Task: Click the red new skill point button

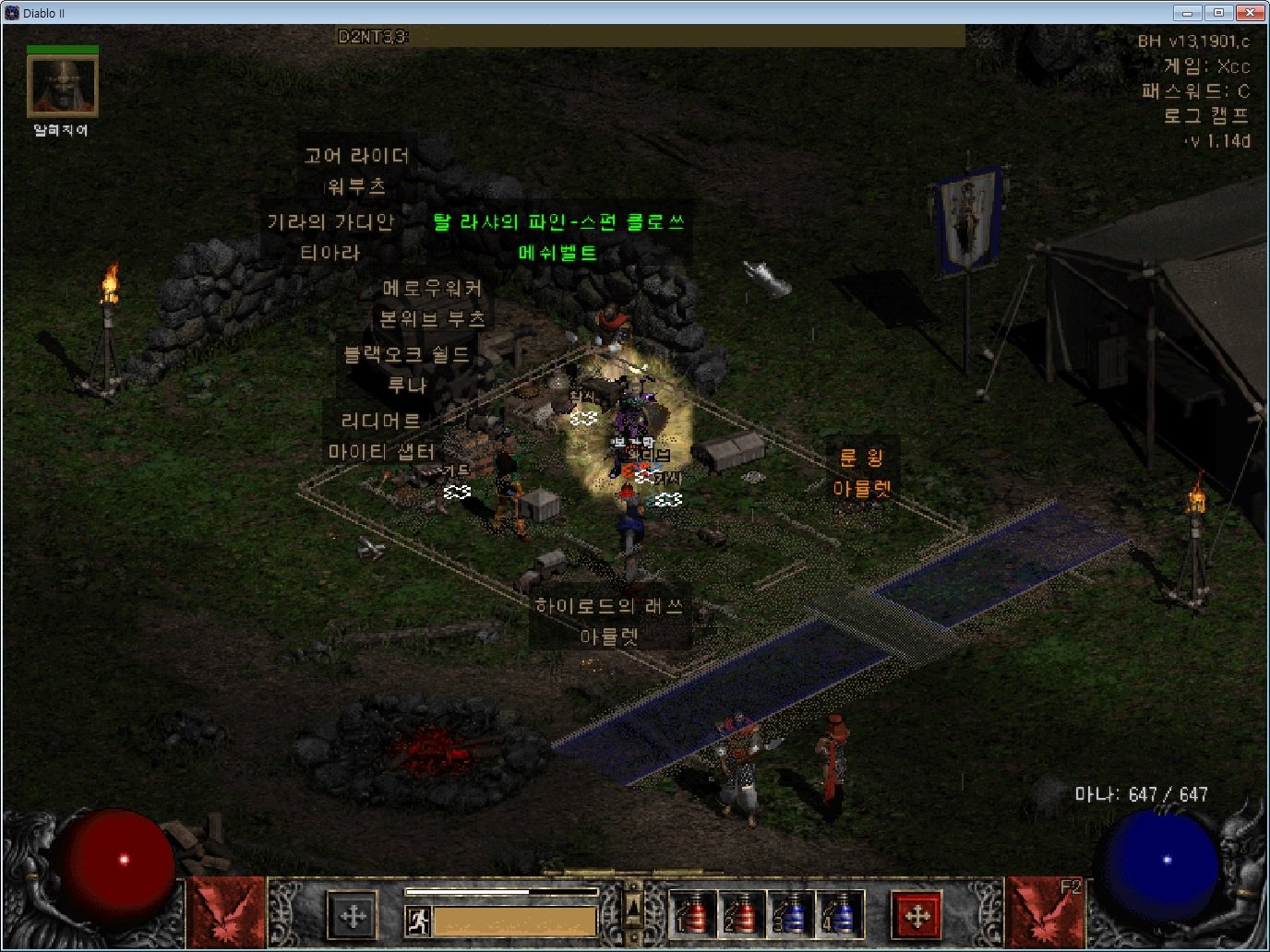Action: [x=917, y=916]
